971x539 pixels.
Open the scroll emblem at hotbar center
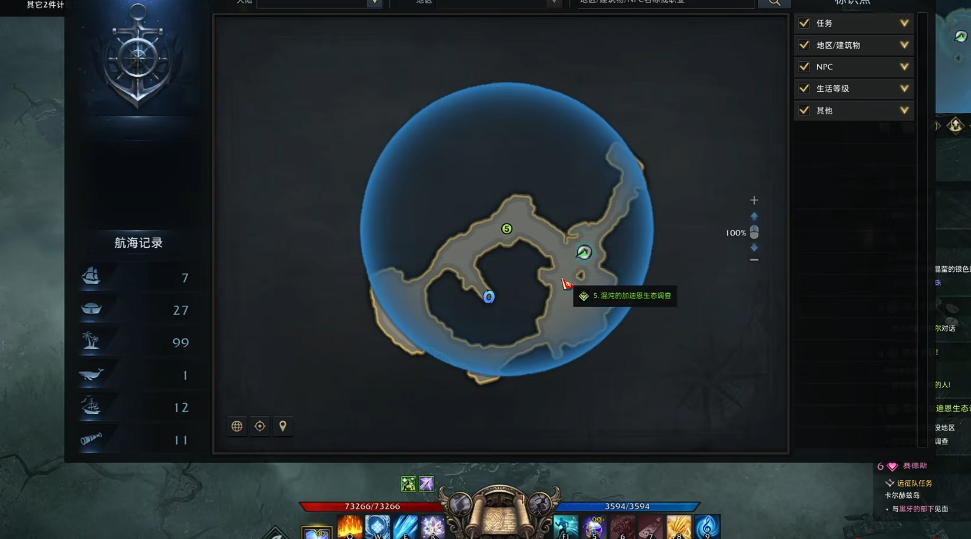[x=502, y=513]
